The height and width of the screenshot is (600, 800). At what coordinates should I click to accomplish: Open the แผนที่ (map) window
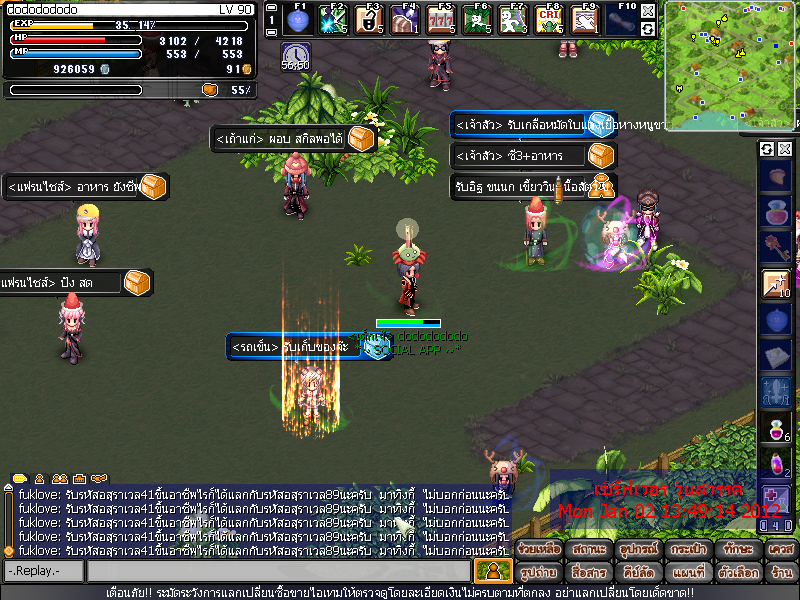point(687,573)
